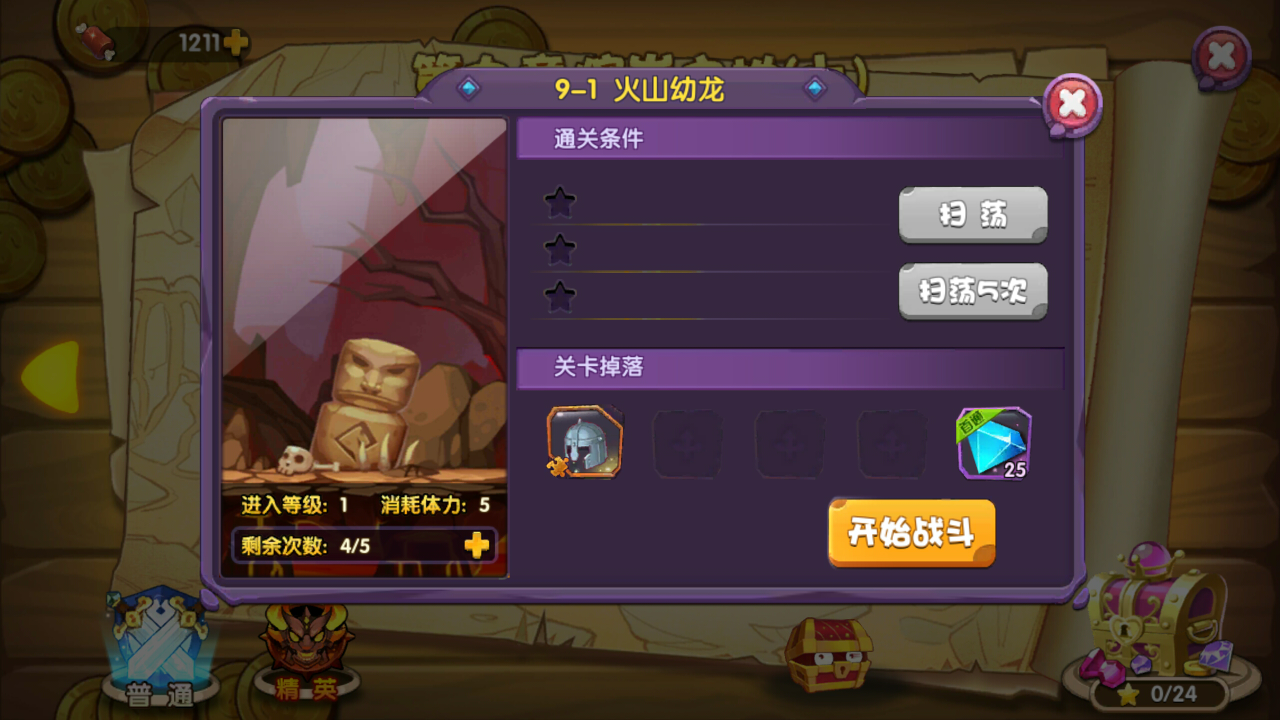Click the second star under 通关条件
This screenshot has width=1280, height=720.
560,250
